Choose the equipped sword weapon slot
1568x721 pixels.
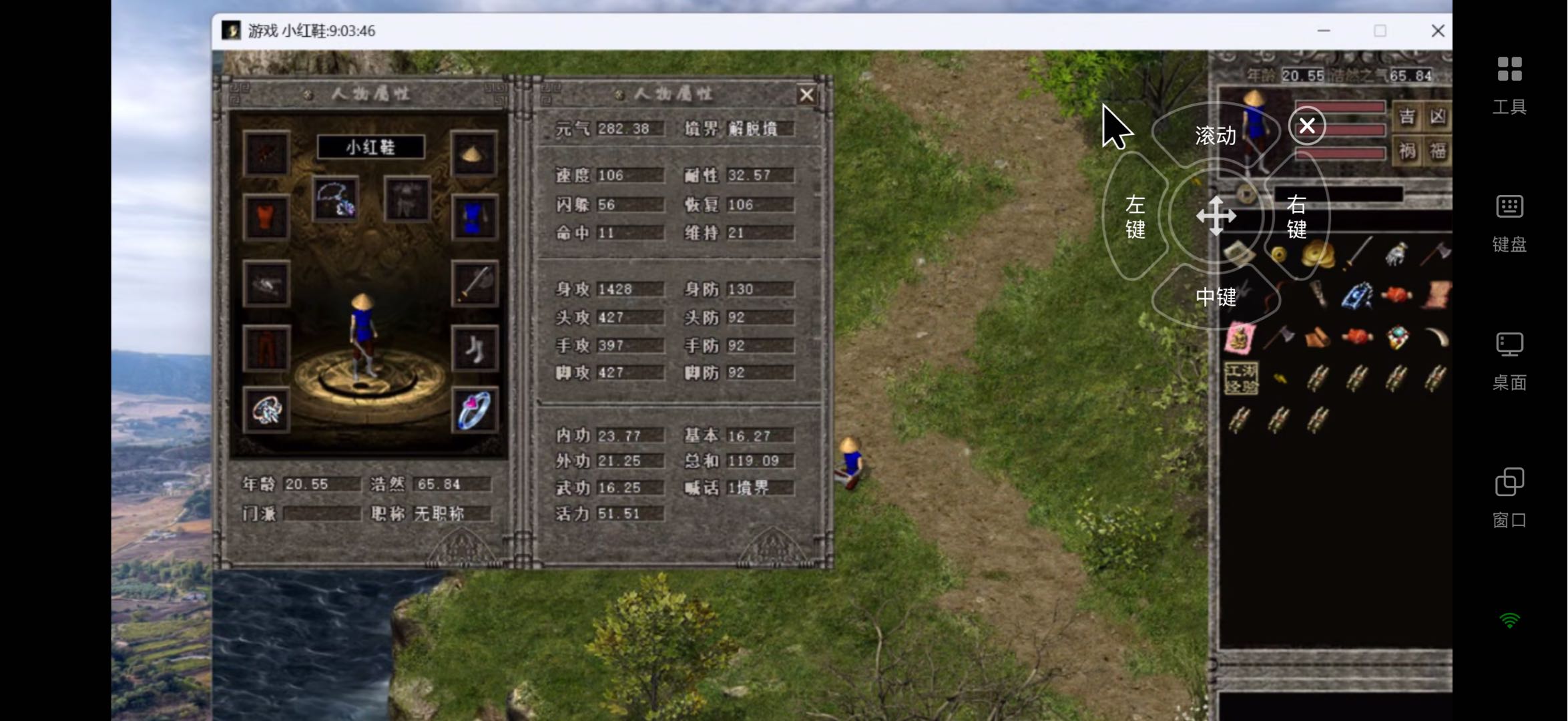click(x=473, y=284)
